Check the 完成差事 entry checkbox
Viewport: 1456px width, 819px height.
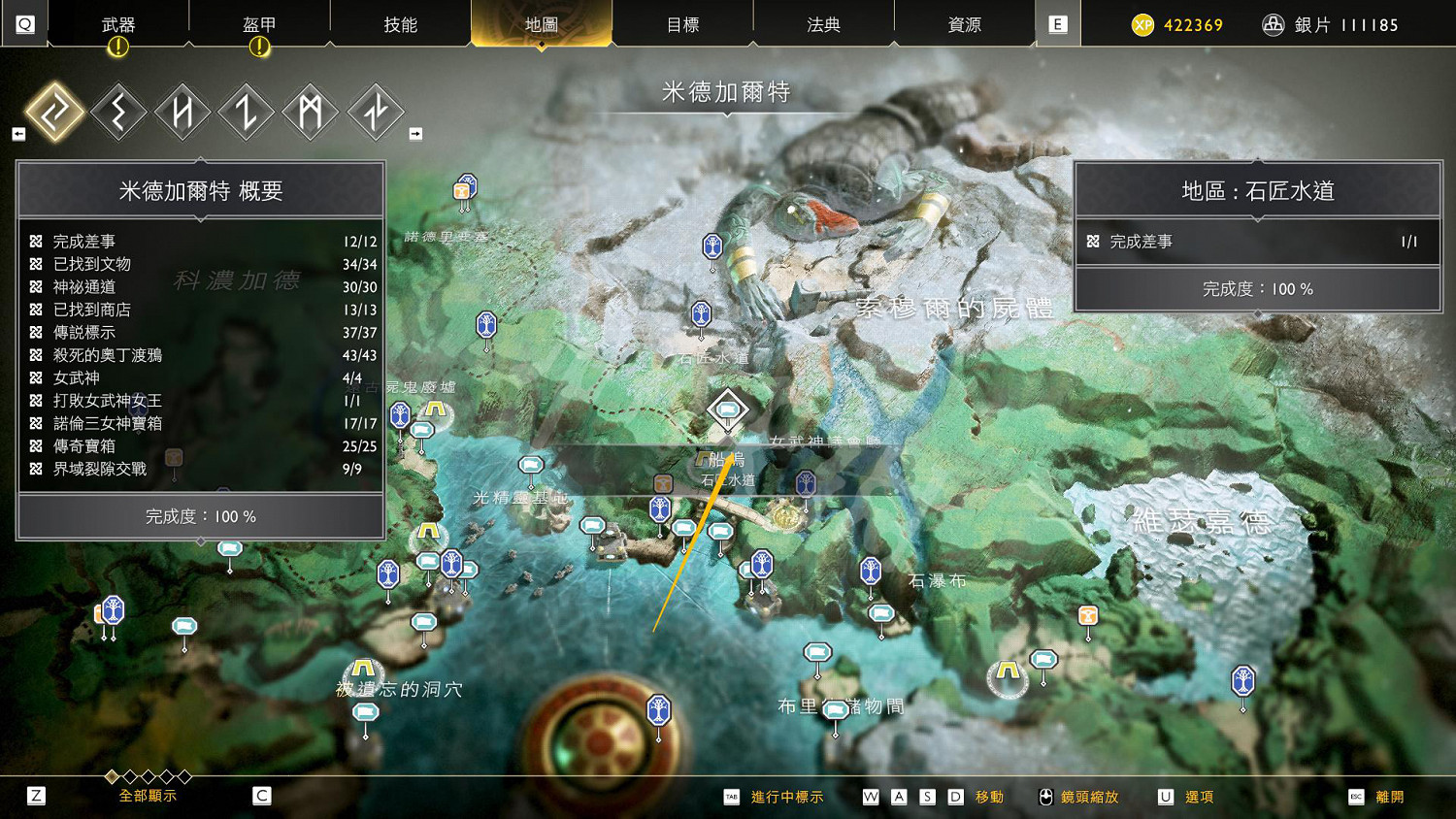click(x=35, y=241)
